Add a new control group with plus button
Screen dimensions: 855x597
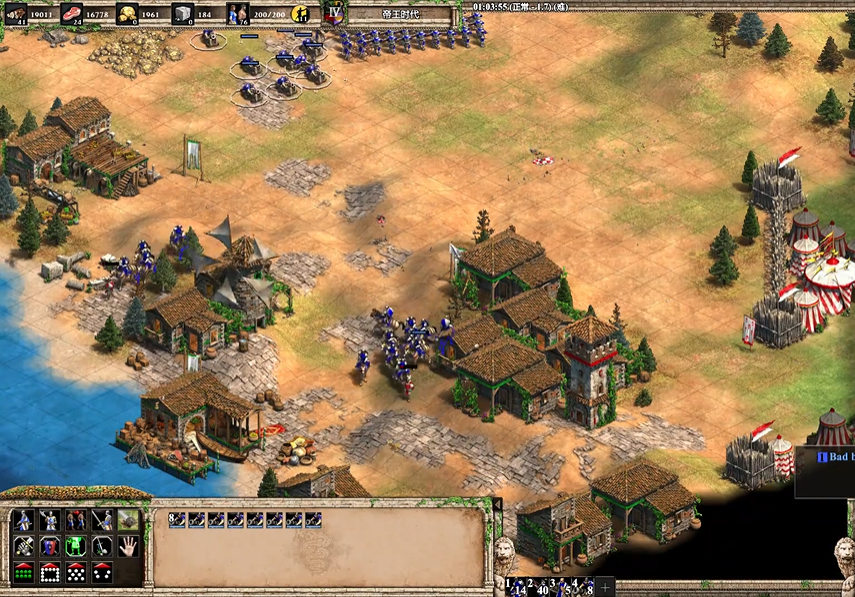click(606, 585)
